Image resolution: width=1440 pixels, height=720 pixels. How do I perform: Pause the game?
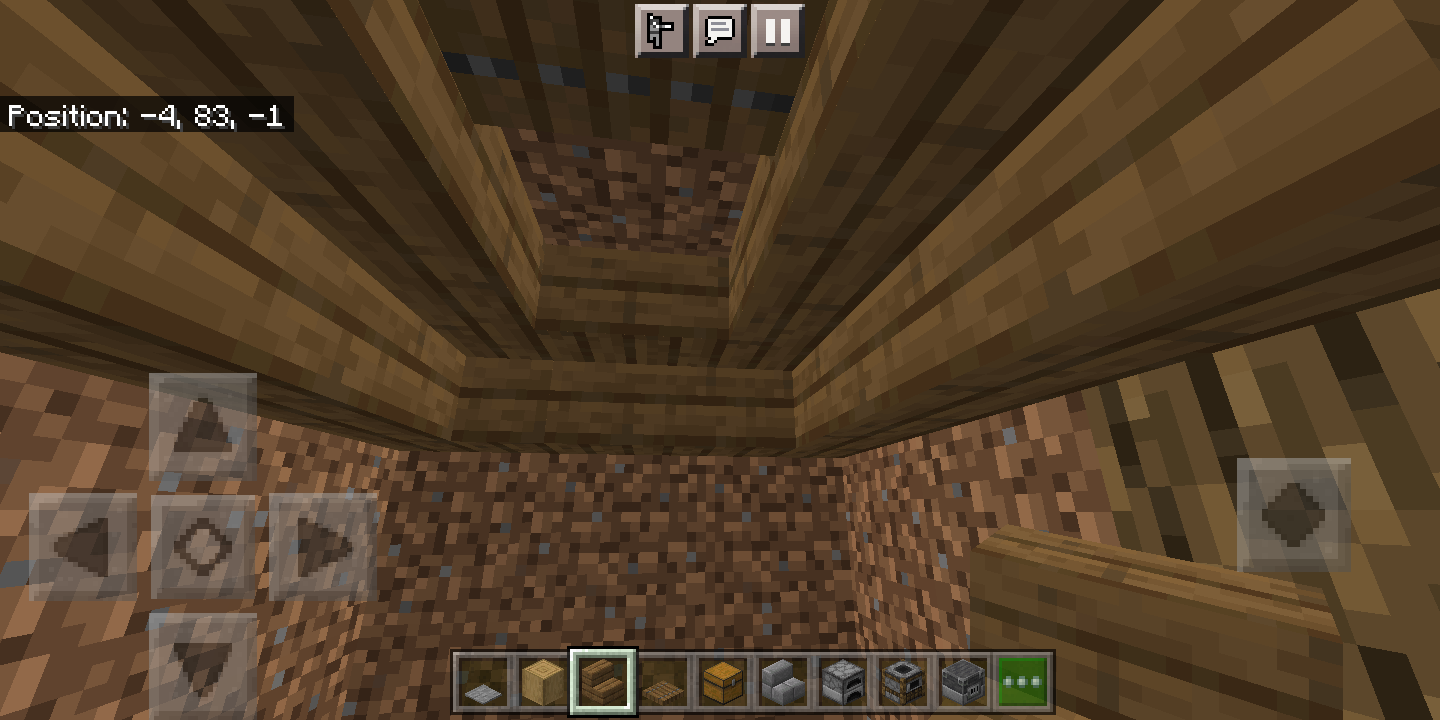(777, 31)
